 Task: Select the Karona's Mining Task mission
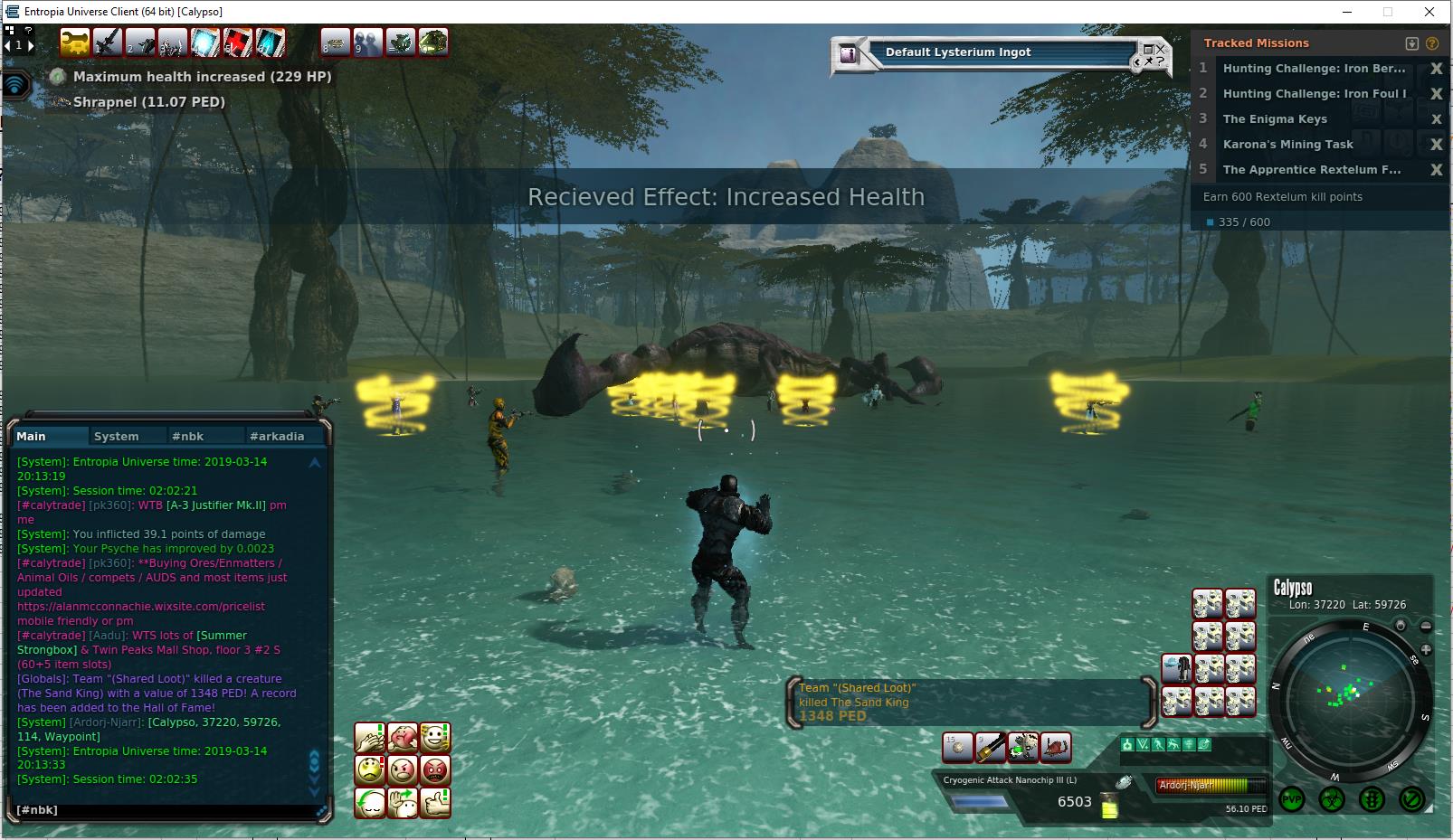pyautogui.click(x=1287, y=145)
